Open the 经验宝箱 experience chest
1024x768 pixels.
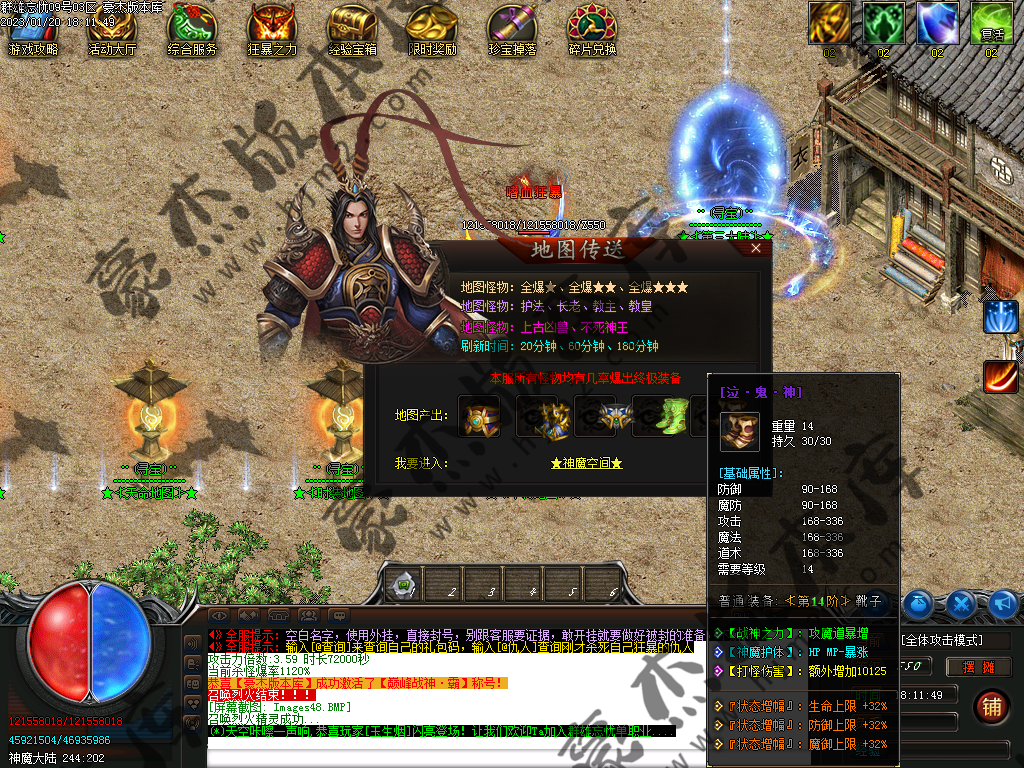(x=352, y=30)
